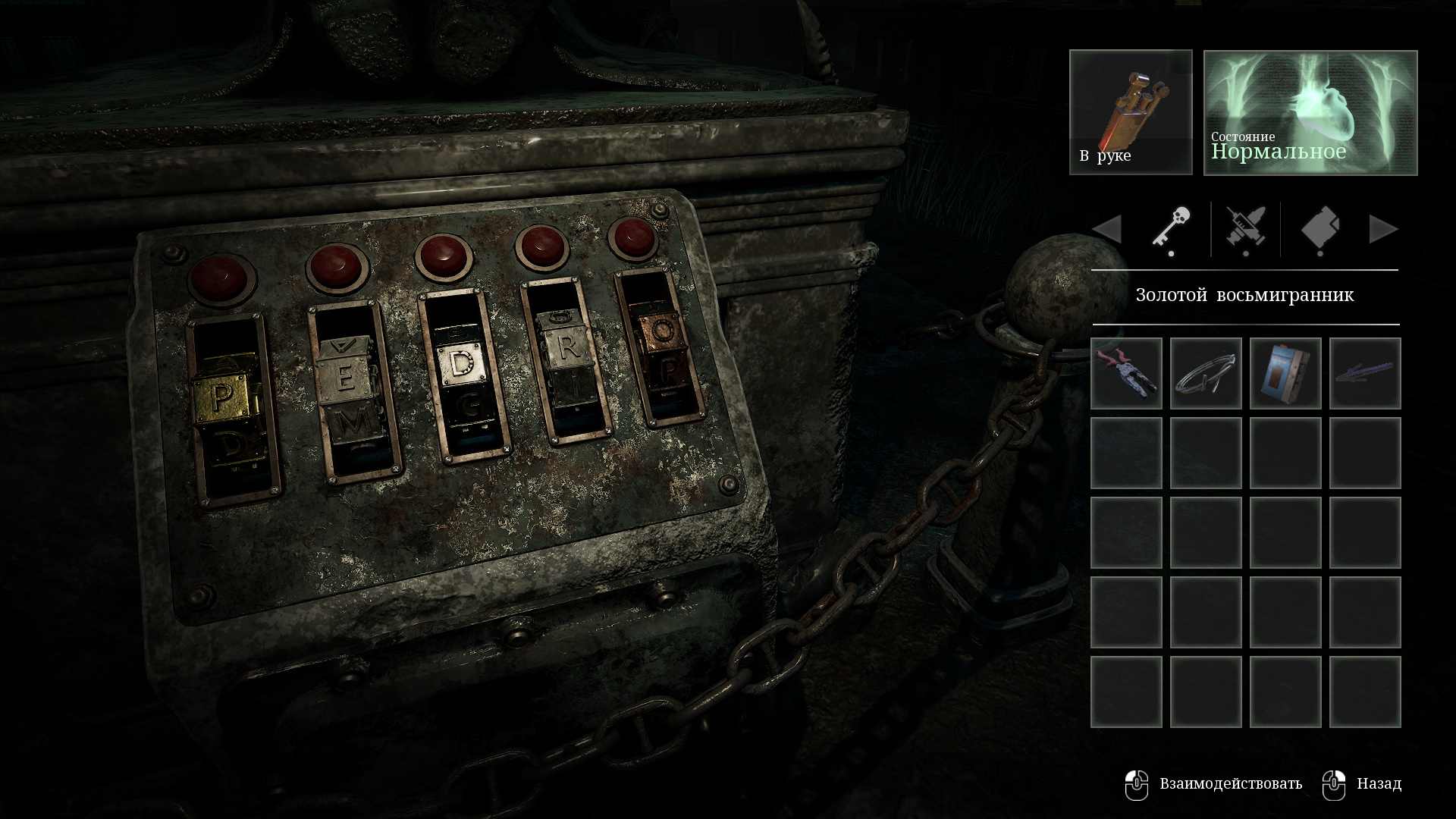The image size is (1456, 819).
Task: Push the red button above the R dial
Action: (541, 246)
